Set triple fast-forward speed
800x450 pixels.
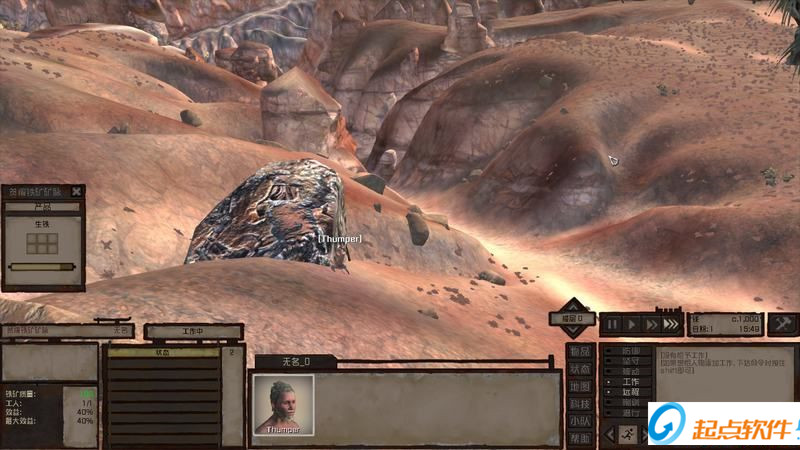pyautogui.click(x=671, y=324)
